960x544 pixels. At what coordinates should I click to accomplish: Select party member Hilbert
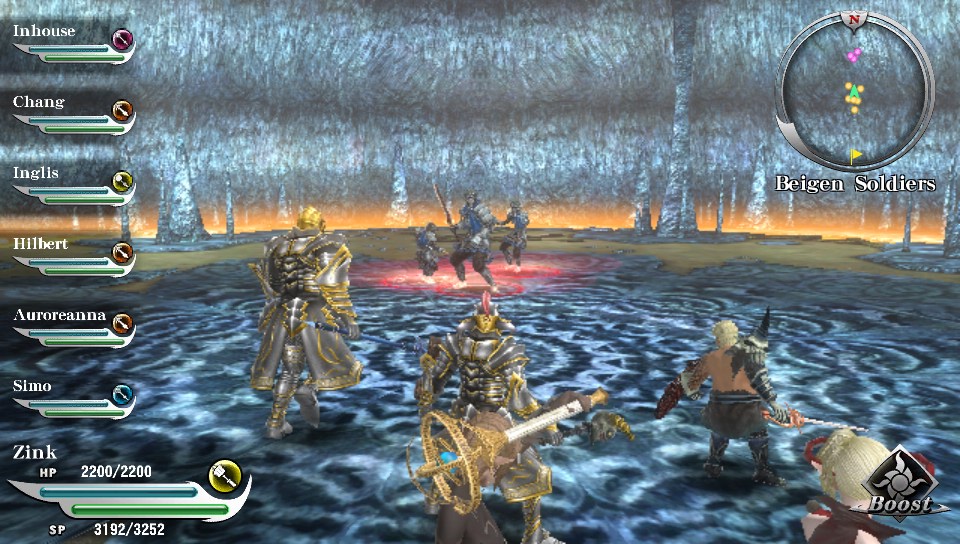coord(40,243)
